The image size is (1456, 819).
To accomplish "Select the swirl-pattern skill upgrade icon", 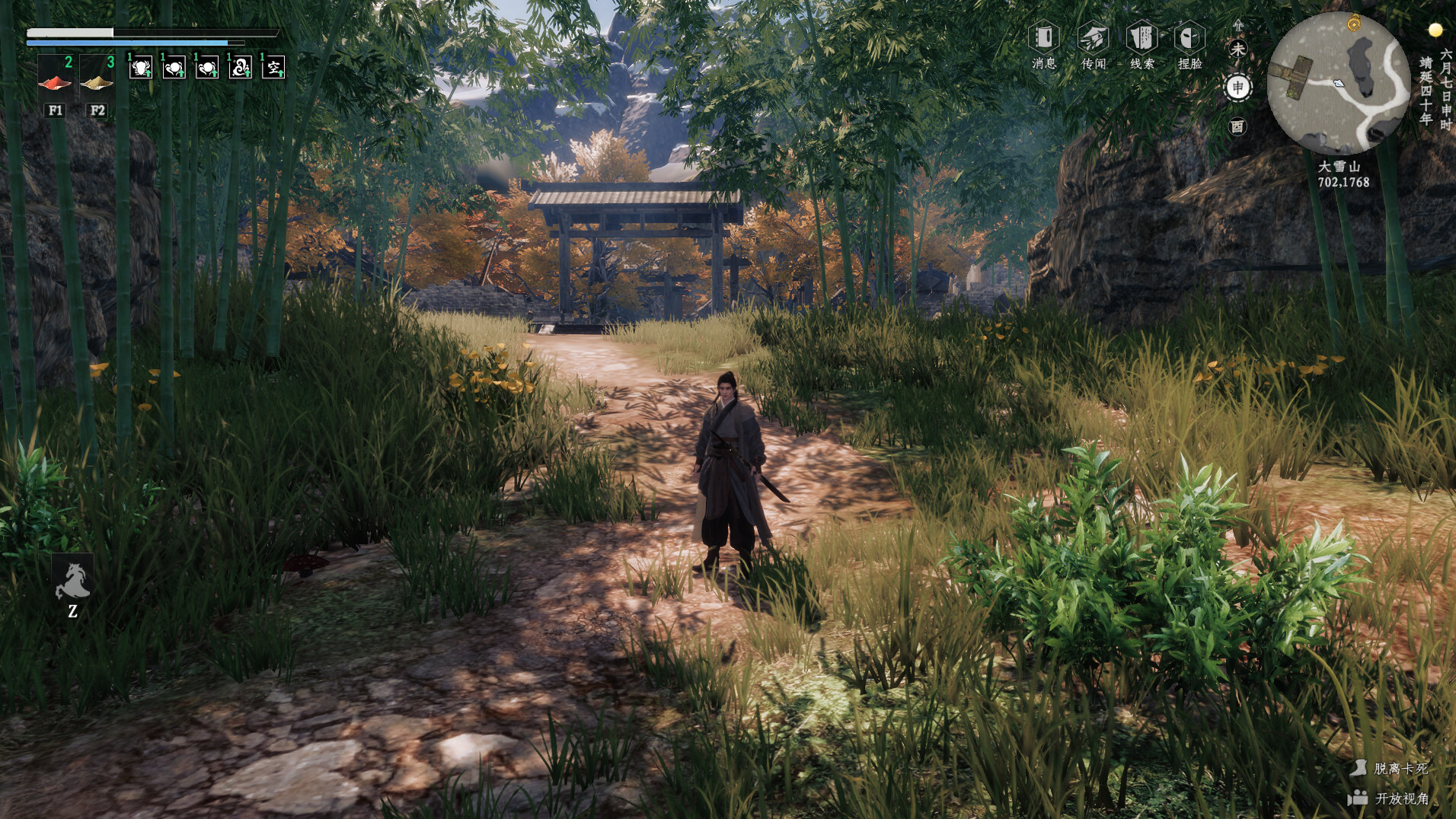I will pos(240,67).
